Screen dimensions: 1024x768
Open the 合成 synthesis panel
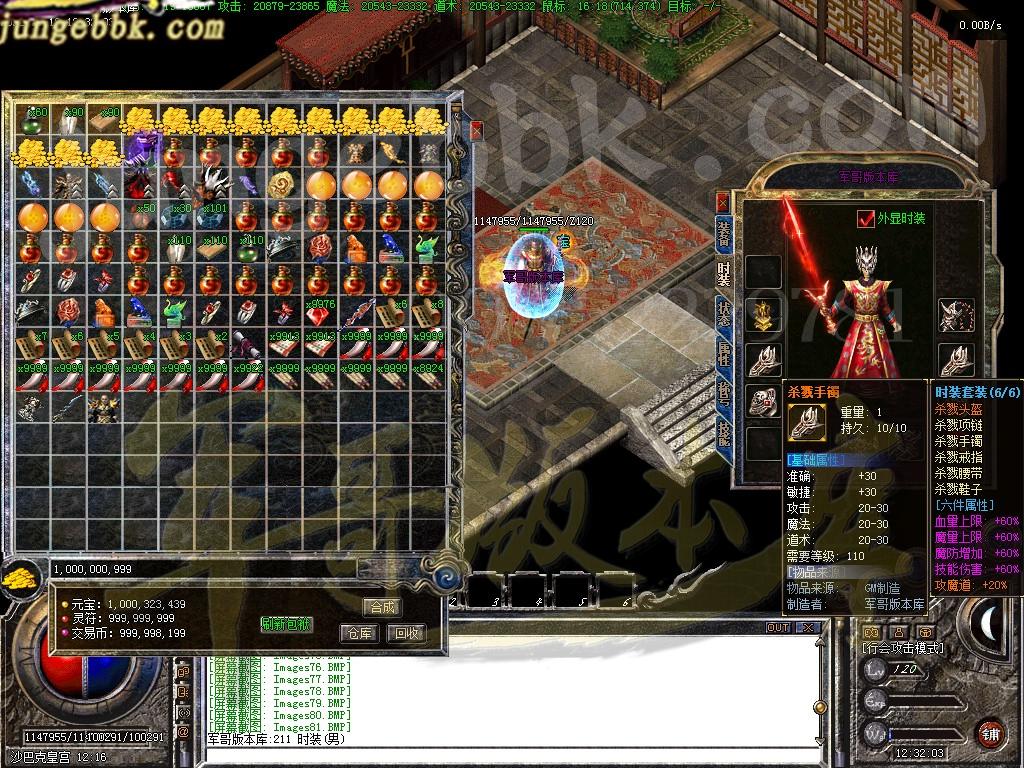(x=382, y=607)
